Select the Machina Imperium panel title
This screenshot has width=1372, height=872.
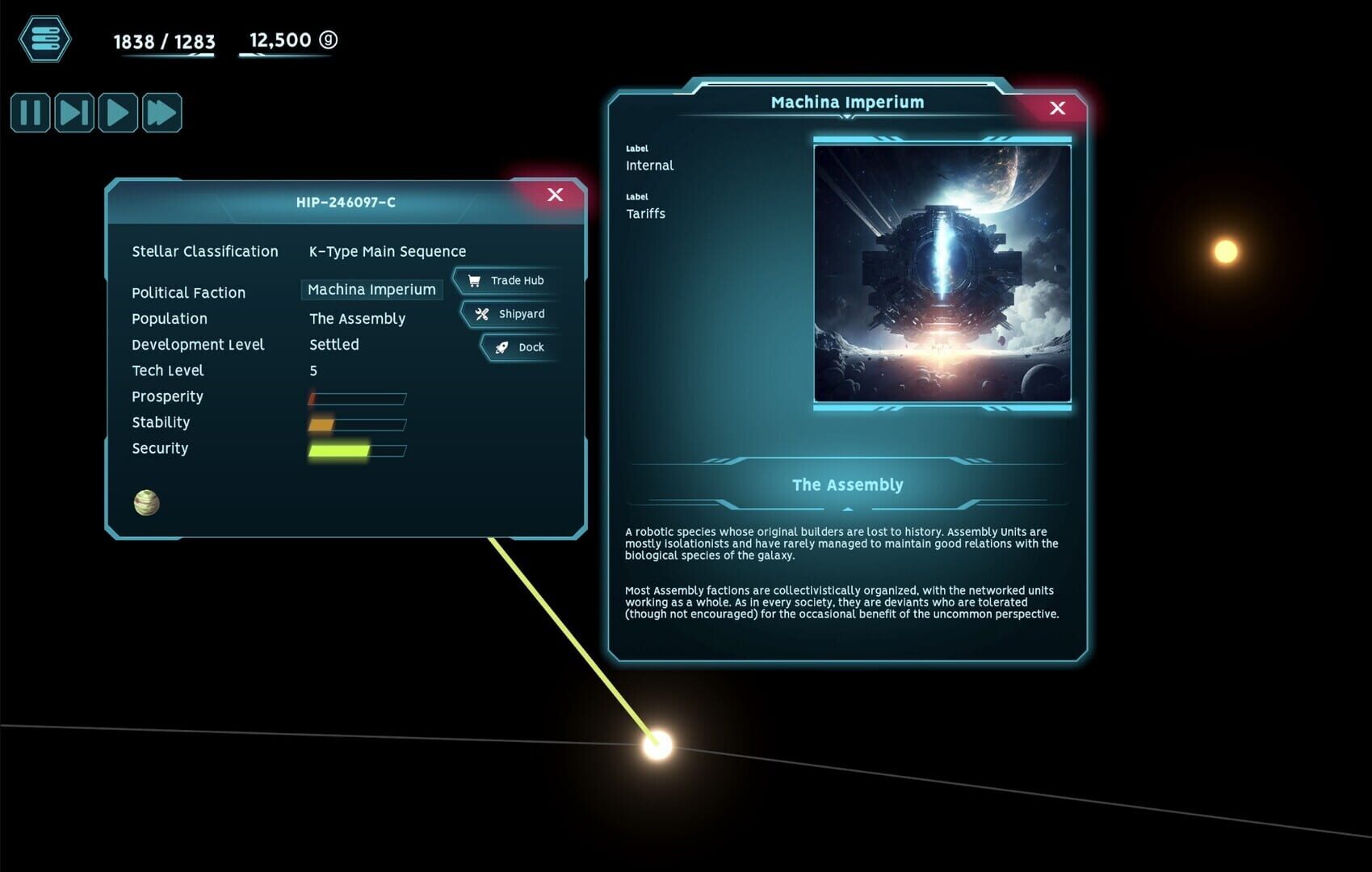coord(846,102)
